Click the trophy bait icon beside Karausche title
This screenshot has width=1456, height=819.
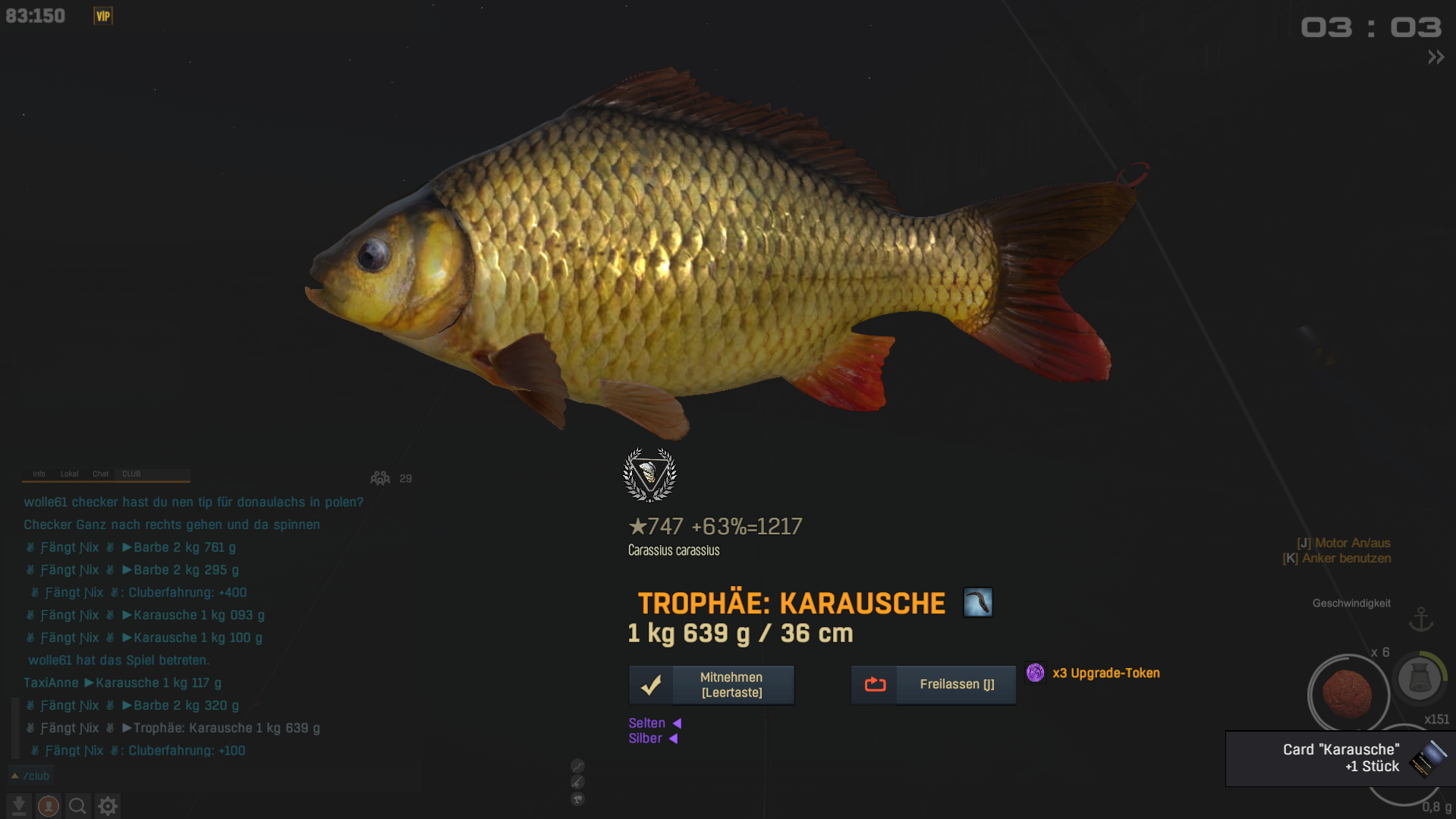coord(977,603)
